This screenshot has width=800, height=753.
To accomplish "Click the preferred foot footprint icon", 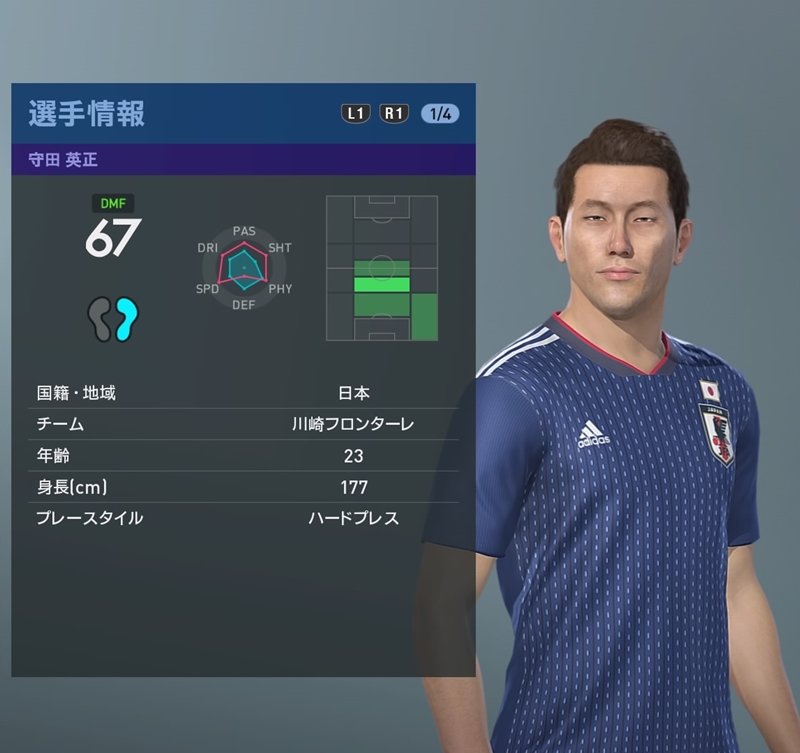I will point(112,319).
